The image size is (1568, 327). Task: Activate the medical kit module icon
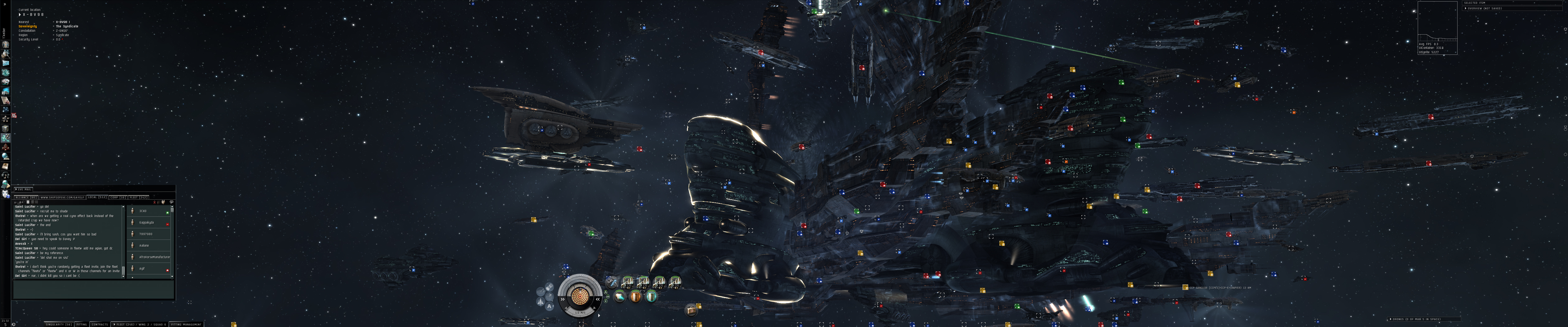click(x=691, y=310)
